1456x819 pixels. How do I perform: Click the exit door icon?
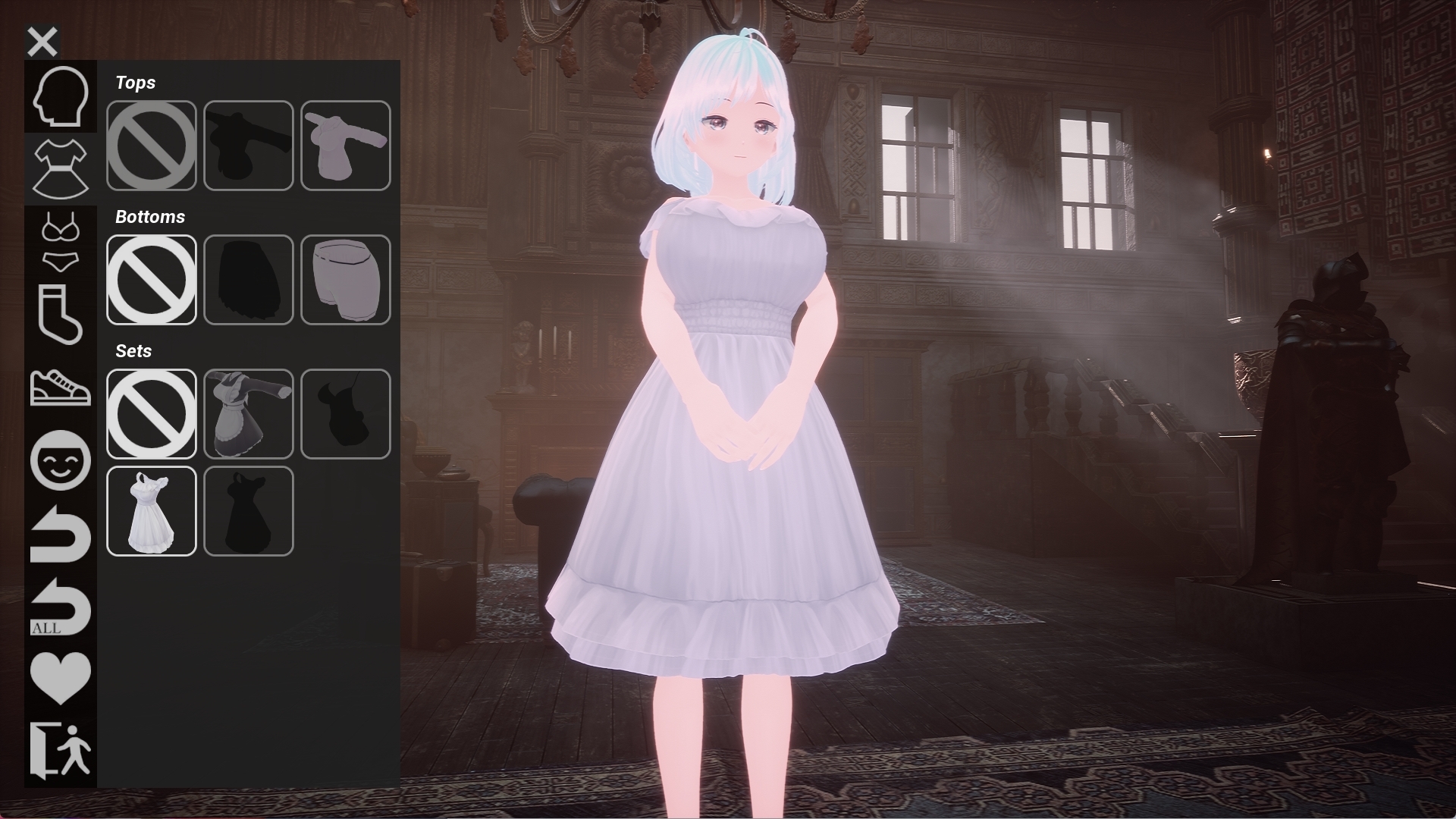point(61,750)
